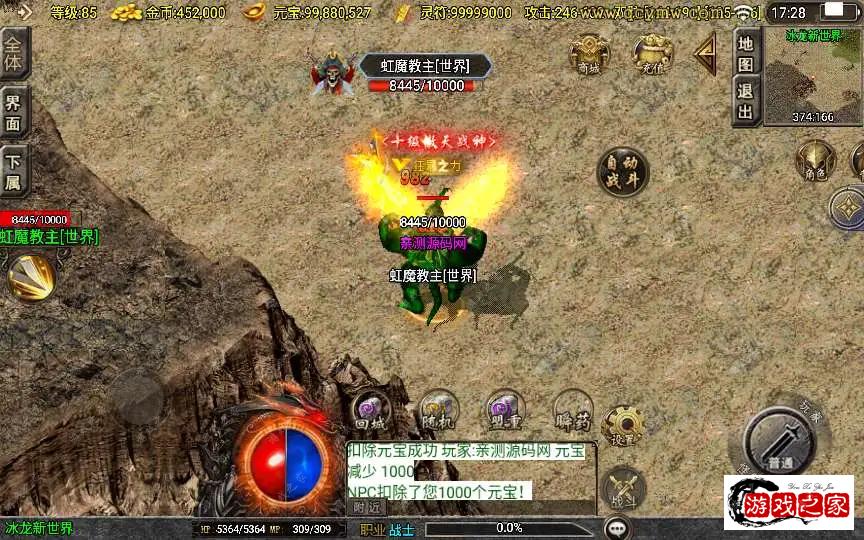Activate the golden slash skill icon
The image size is (864, 540).
click(x=31, y=276)
